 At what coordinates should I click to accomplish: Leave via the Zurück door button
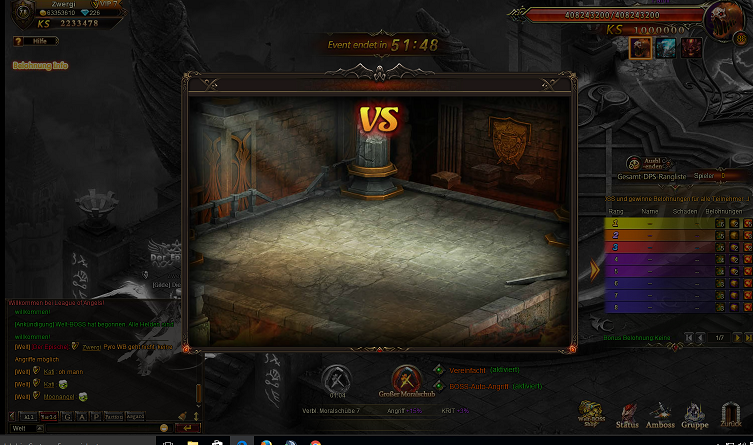[x=731, y=413]
